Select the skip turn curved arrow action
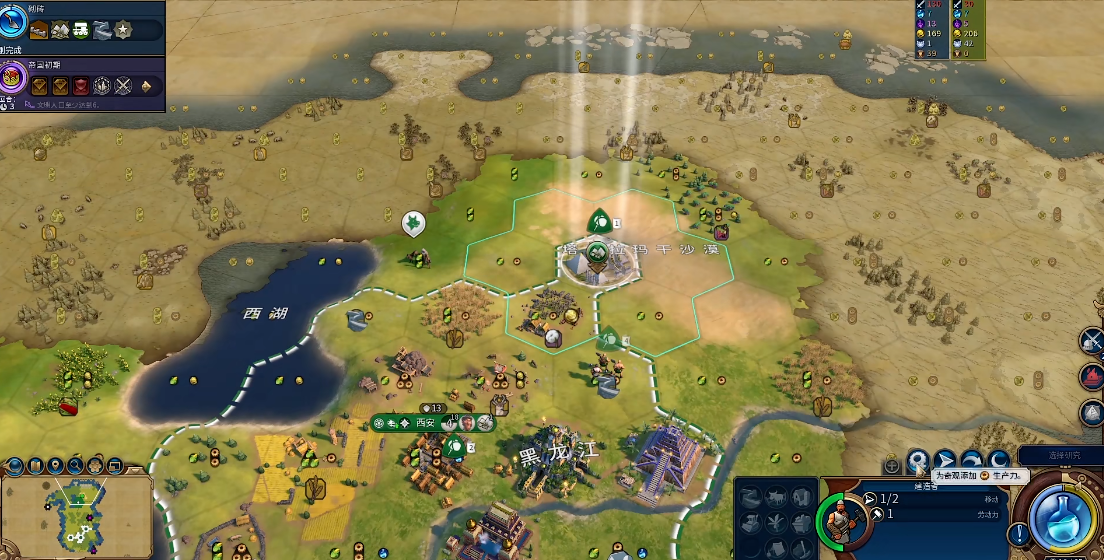1104x560 pixels. coord(970,461)
